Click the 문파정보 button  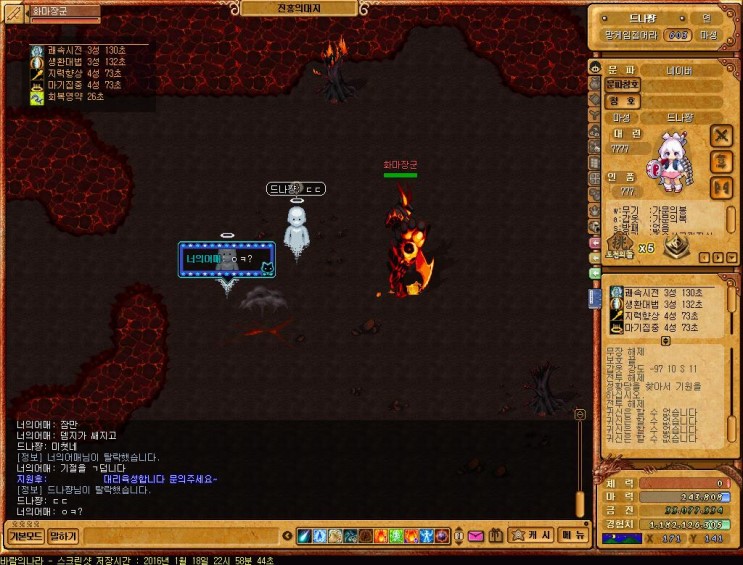click(623, 85)
